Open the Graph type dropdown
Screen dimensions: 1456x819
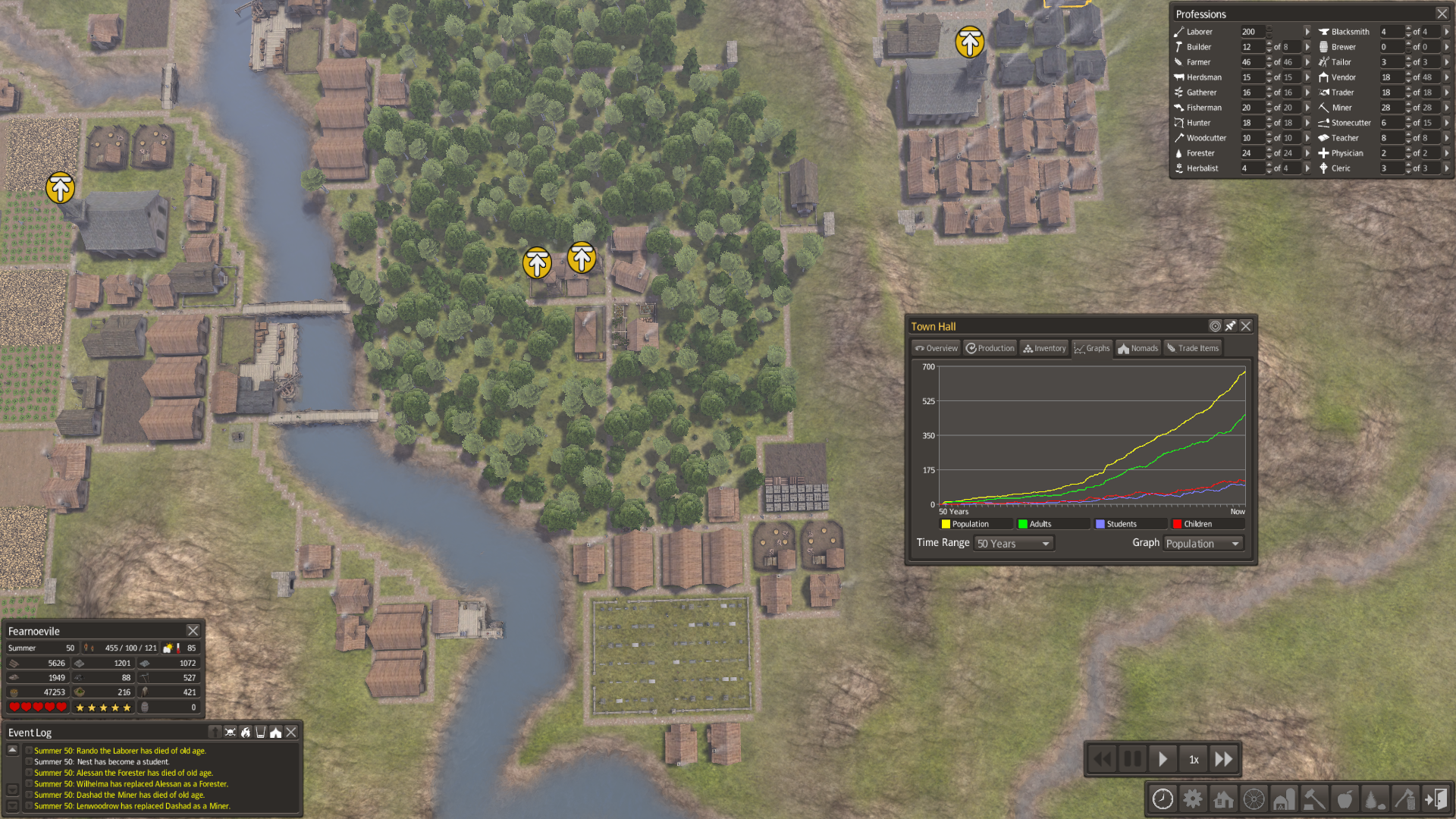point(1203,544)
